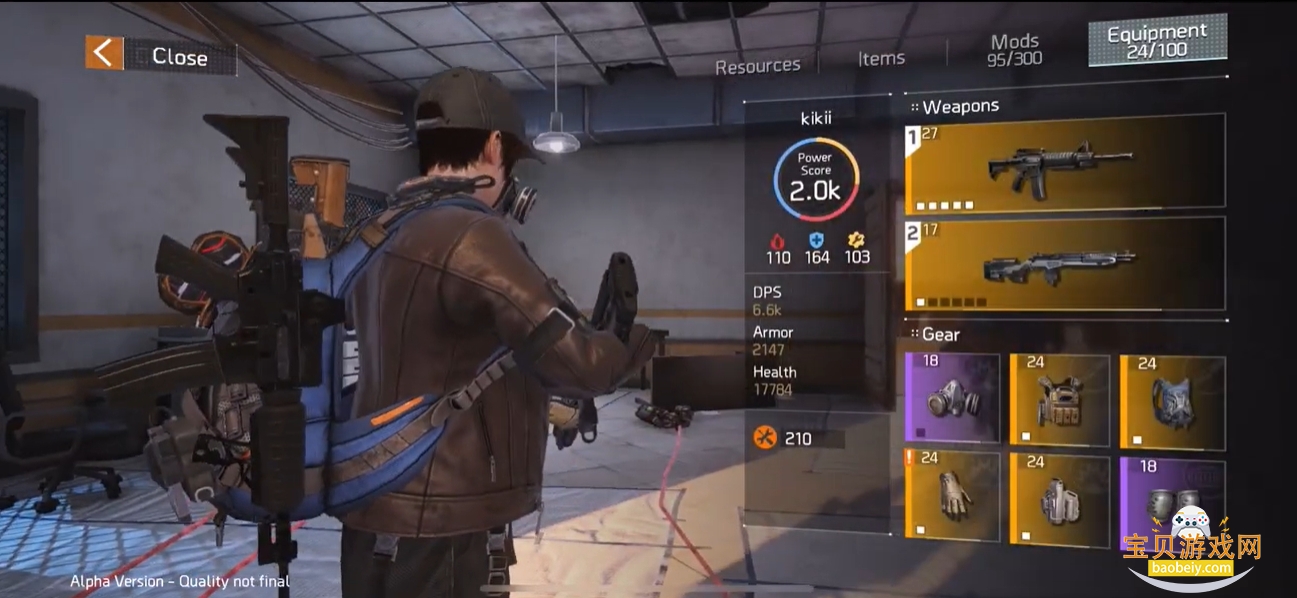
Task: Switch to the Resources tab
Action: pyautogui.click(x=757, y=66)
